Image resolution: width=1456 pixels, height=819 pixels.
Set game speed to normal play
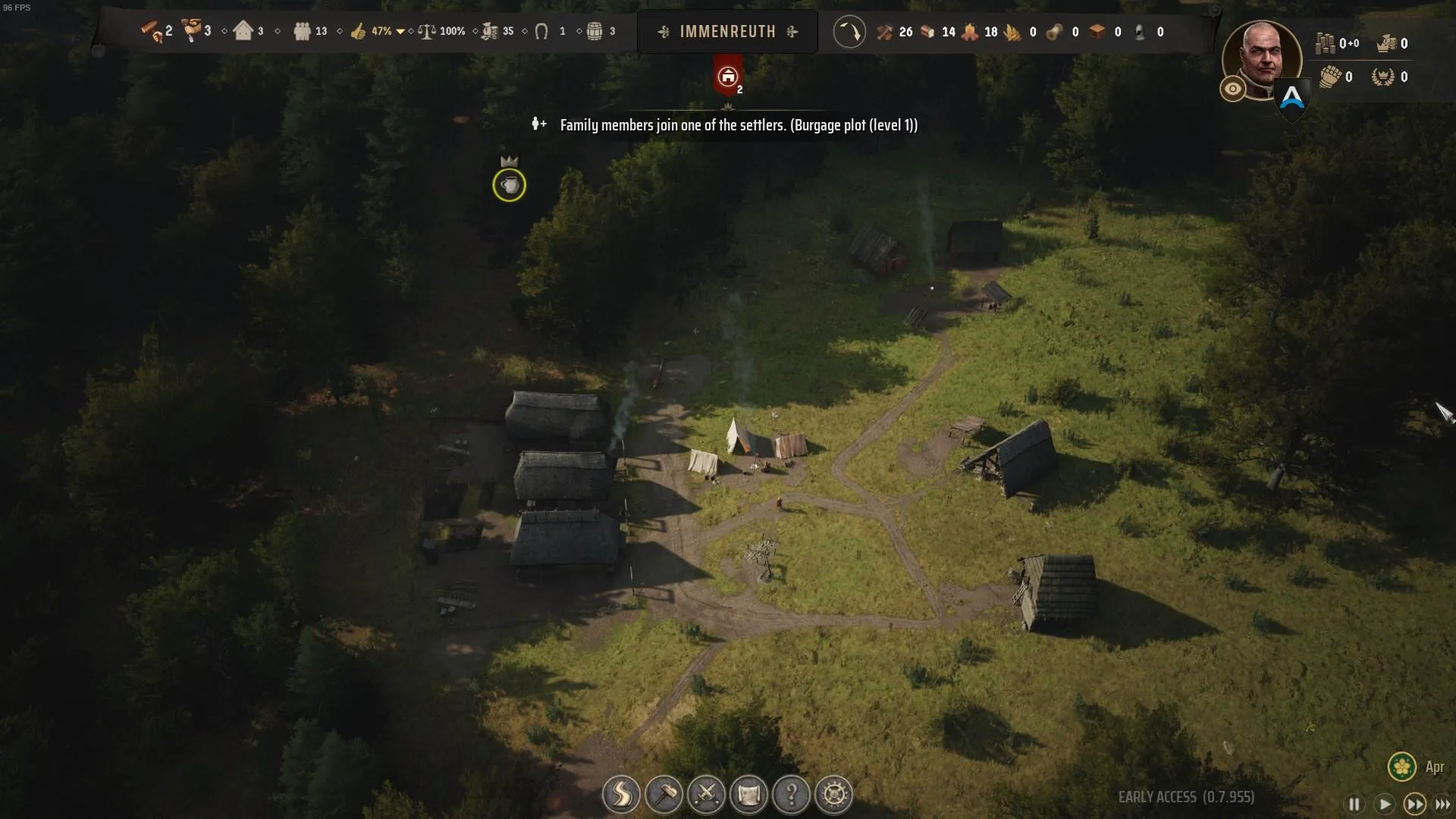click(x=1384, y=804)
